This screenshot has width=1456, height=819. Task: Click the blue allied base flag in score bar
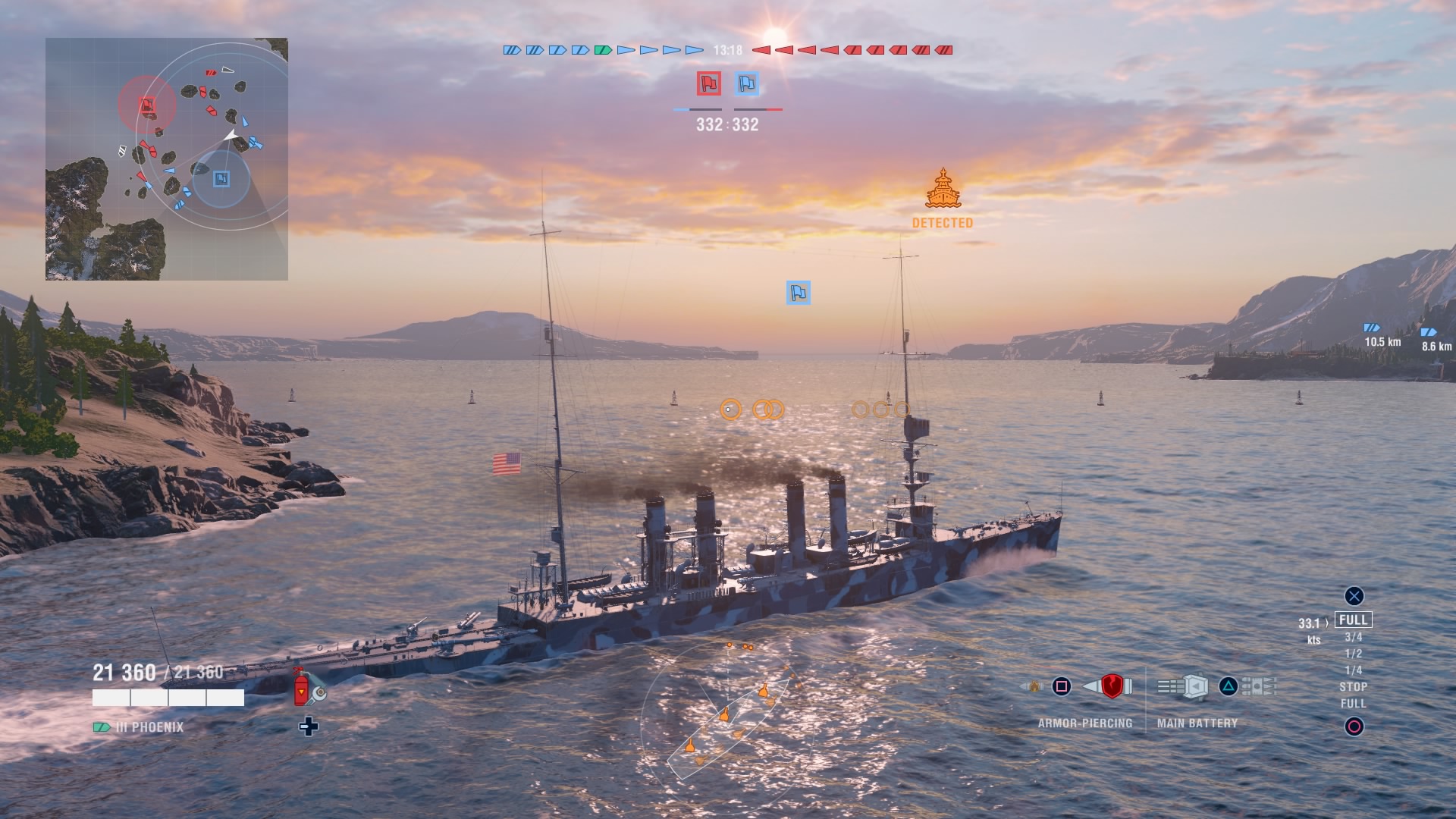(747, 83)
